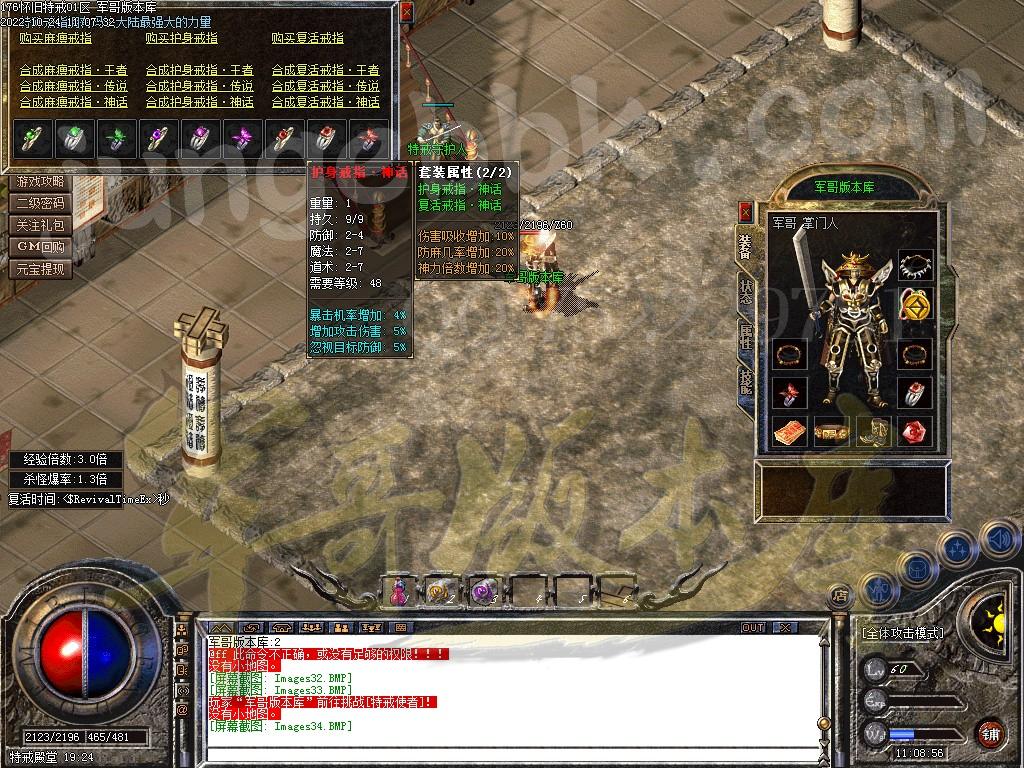Close the ring shop dialog panel
The width and height of the screenshot is (1024, 768).
pyautogui.click(x=405, y=13)
